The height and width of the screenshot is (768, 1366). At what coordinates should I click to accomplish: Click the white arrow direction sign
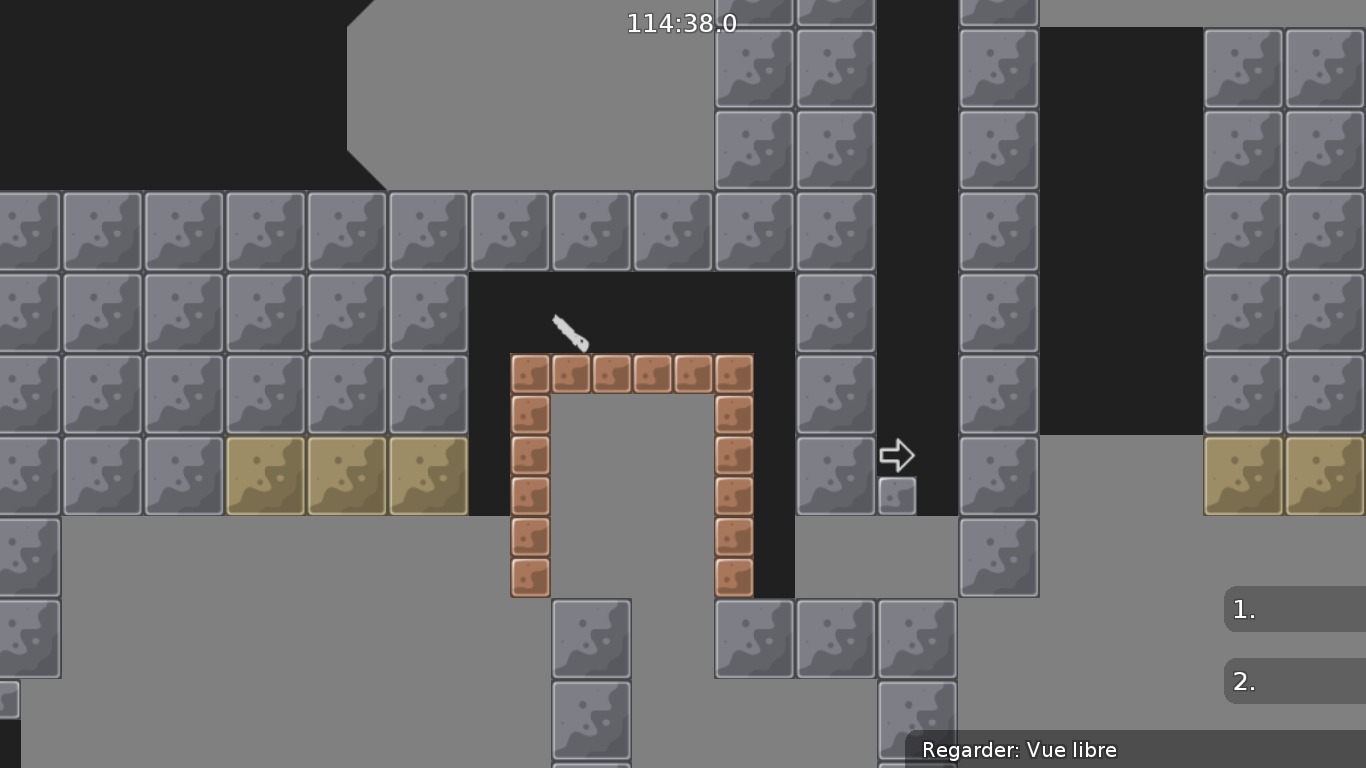coord(898,455)
